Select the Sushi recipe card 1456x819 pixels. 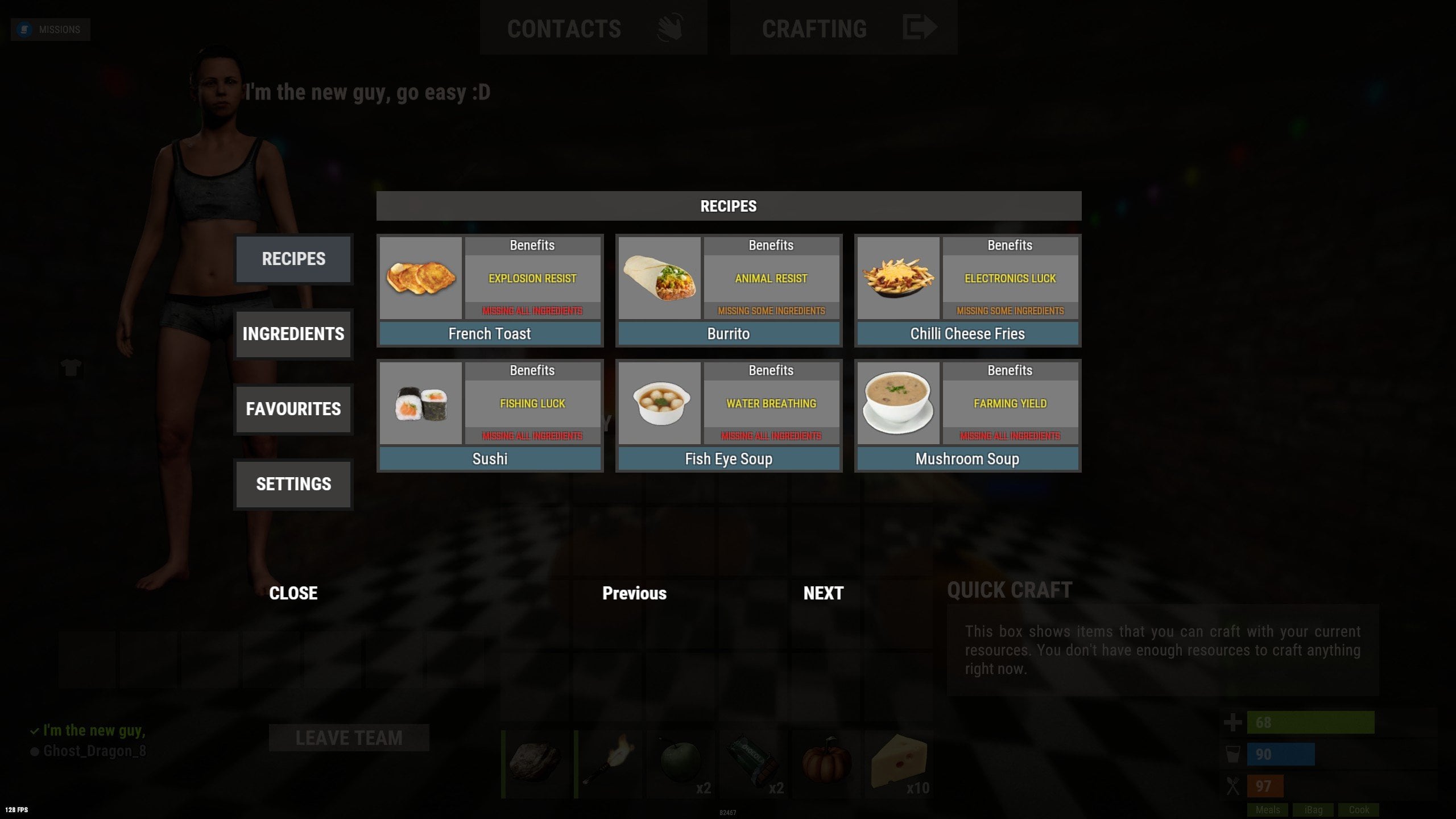490,459
